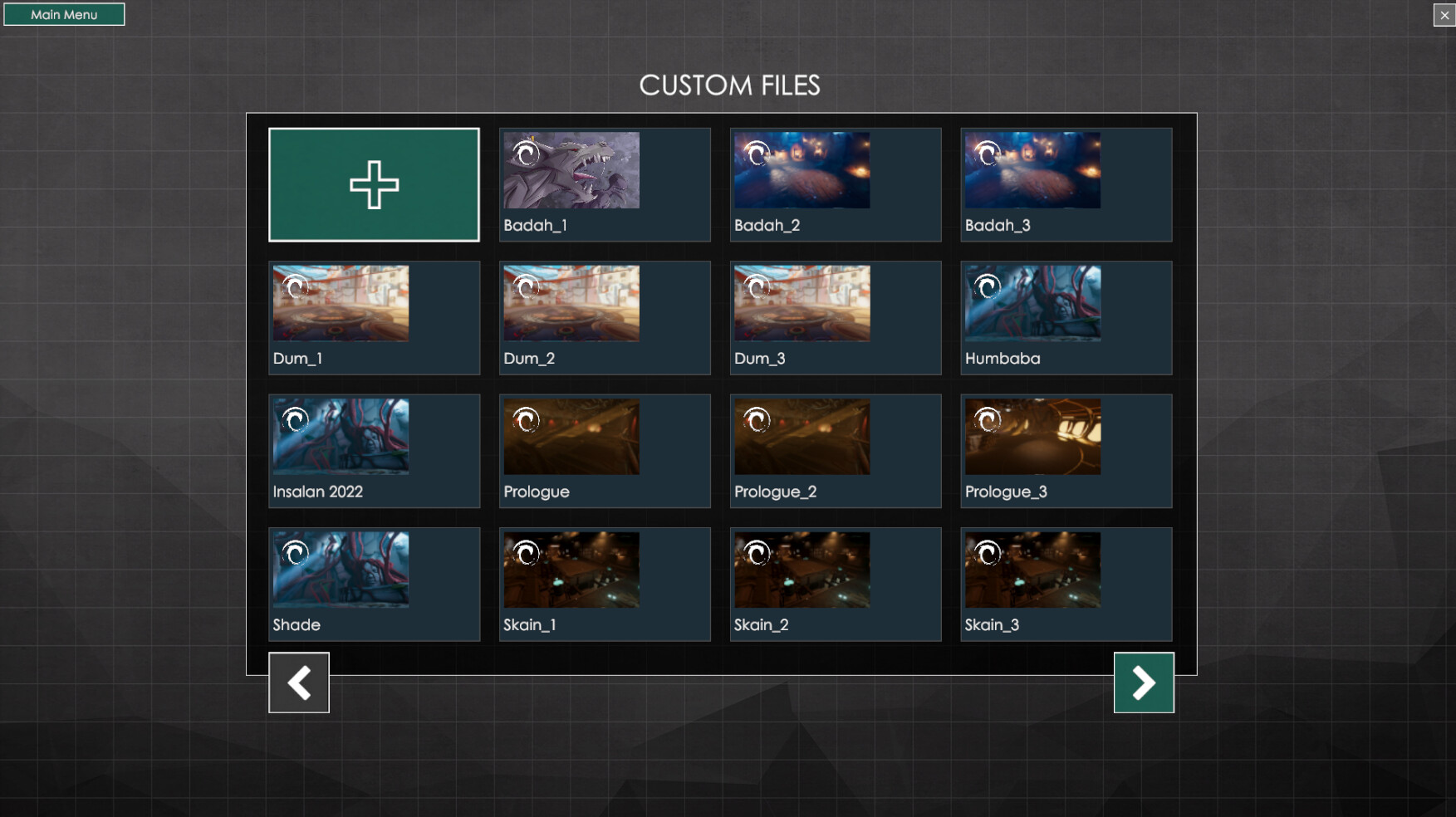This screenshot has height=817, width=1456.
Task: Open the Skain_1 night map
Action: [x=604, y=584]
